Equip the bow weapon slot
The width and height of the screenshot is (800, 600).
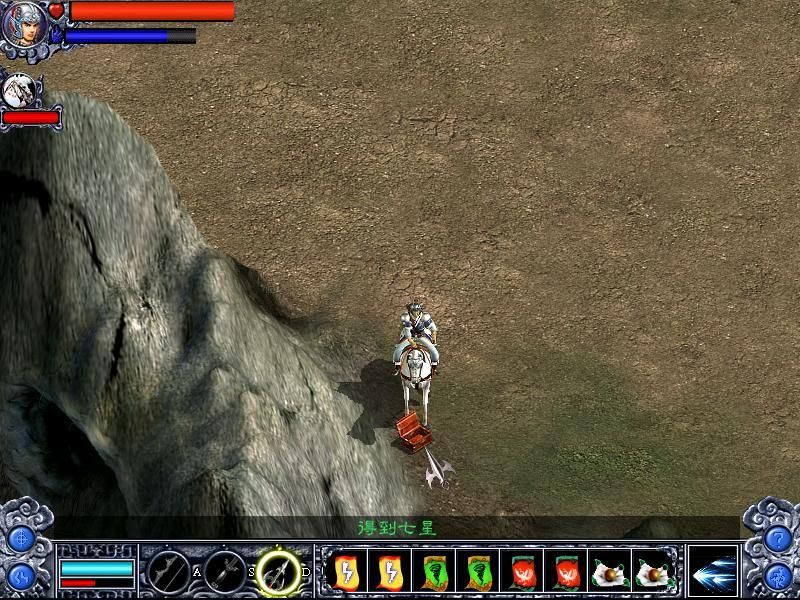pyautogui.click(x=167, y=571)
